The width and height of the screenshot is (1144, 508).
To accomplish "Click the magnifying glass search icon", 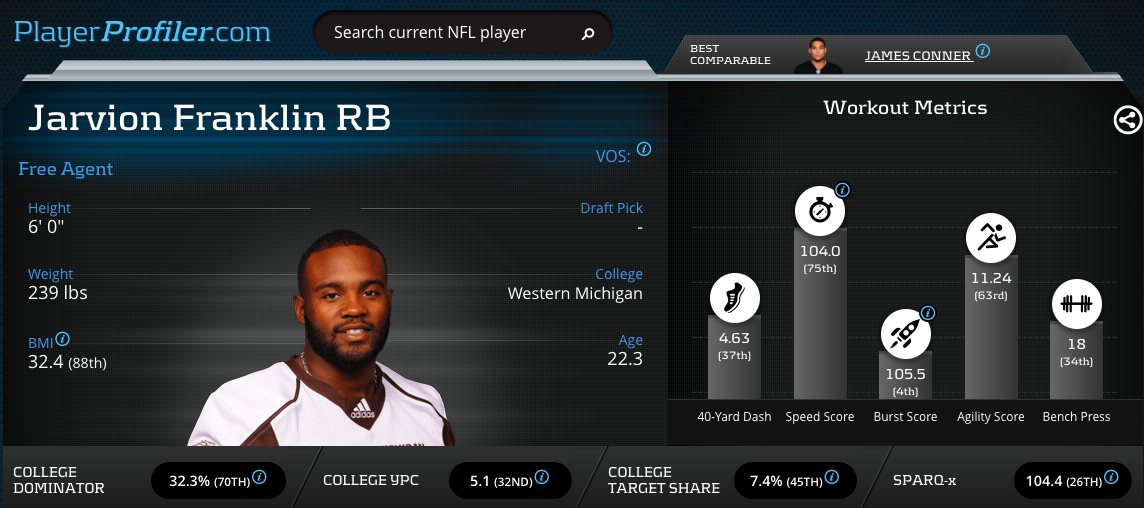I will point(588,34).
